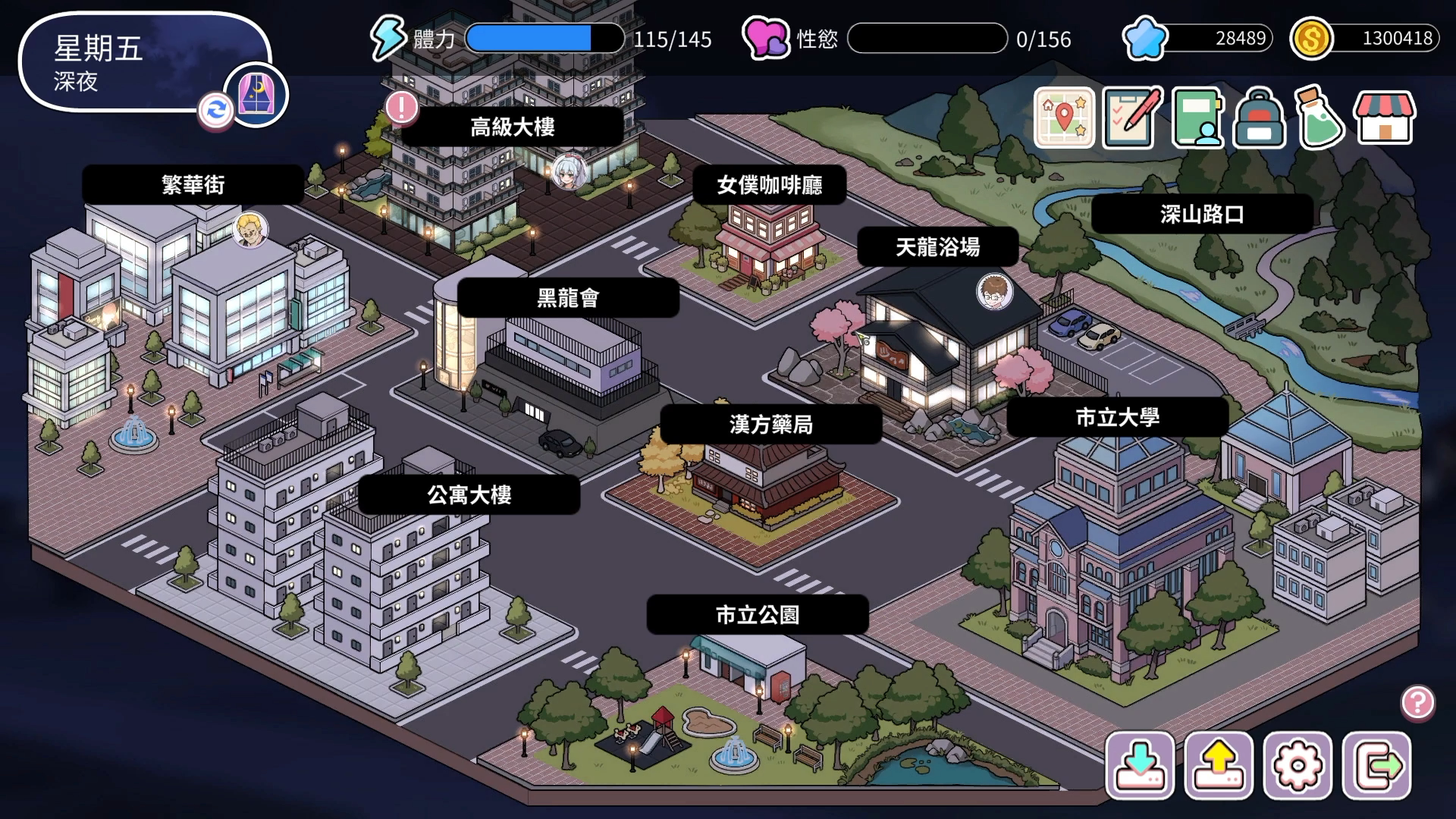Choose the 市立大學 location

[1117, 416]
